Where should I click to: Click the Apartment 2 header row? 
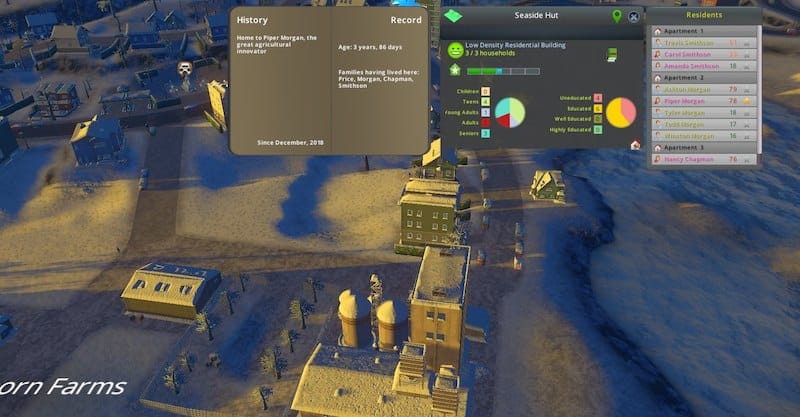point(700,77)
